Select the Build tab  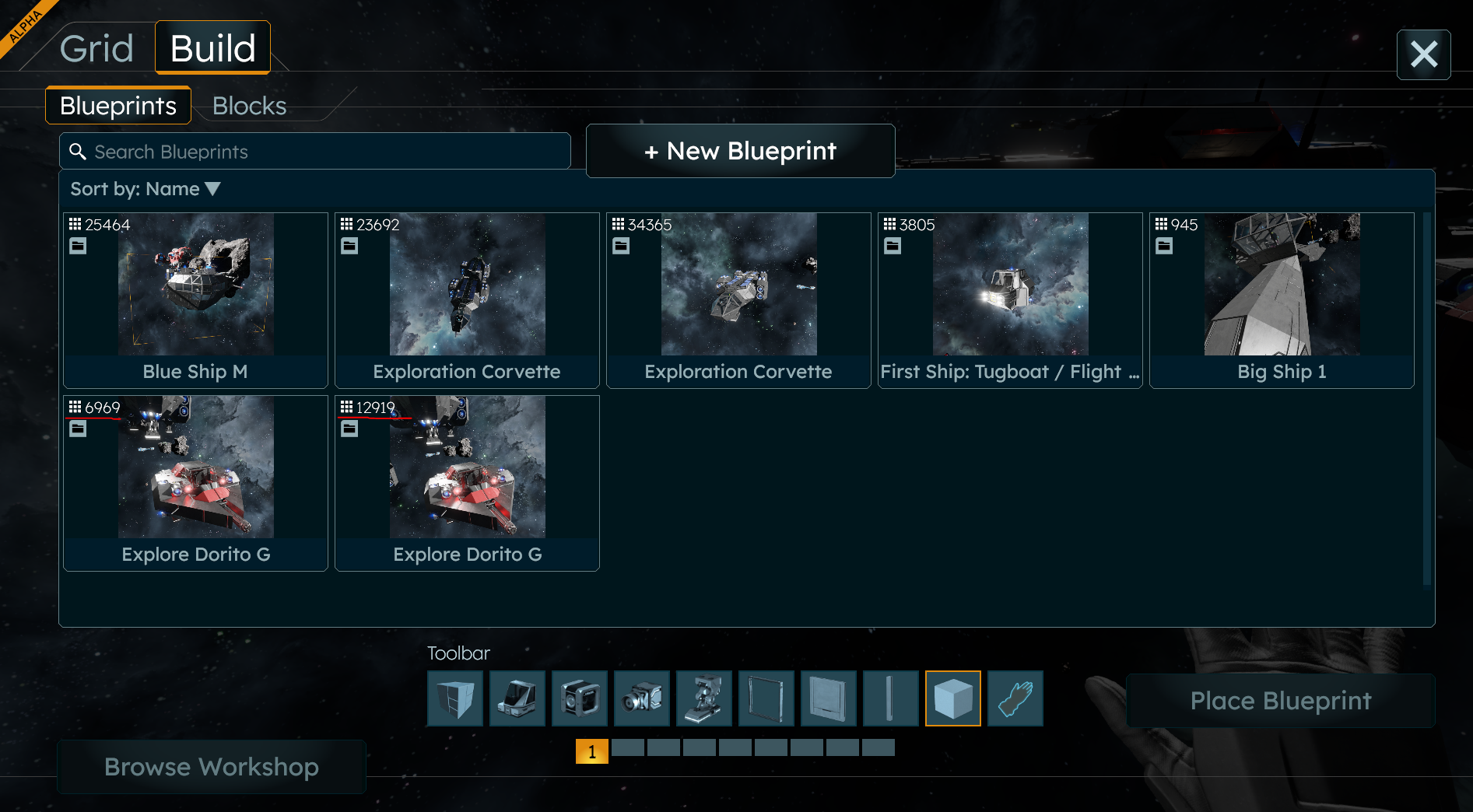click(212, 48)
